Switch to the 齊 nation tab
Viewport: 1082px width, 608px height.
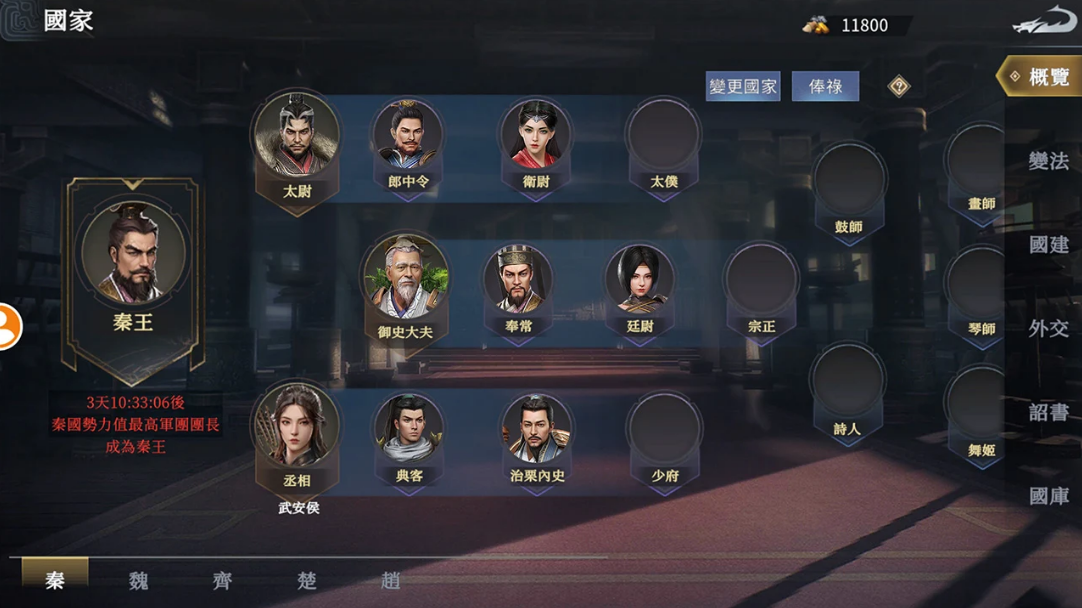pos(222,580)
